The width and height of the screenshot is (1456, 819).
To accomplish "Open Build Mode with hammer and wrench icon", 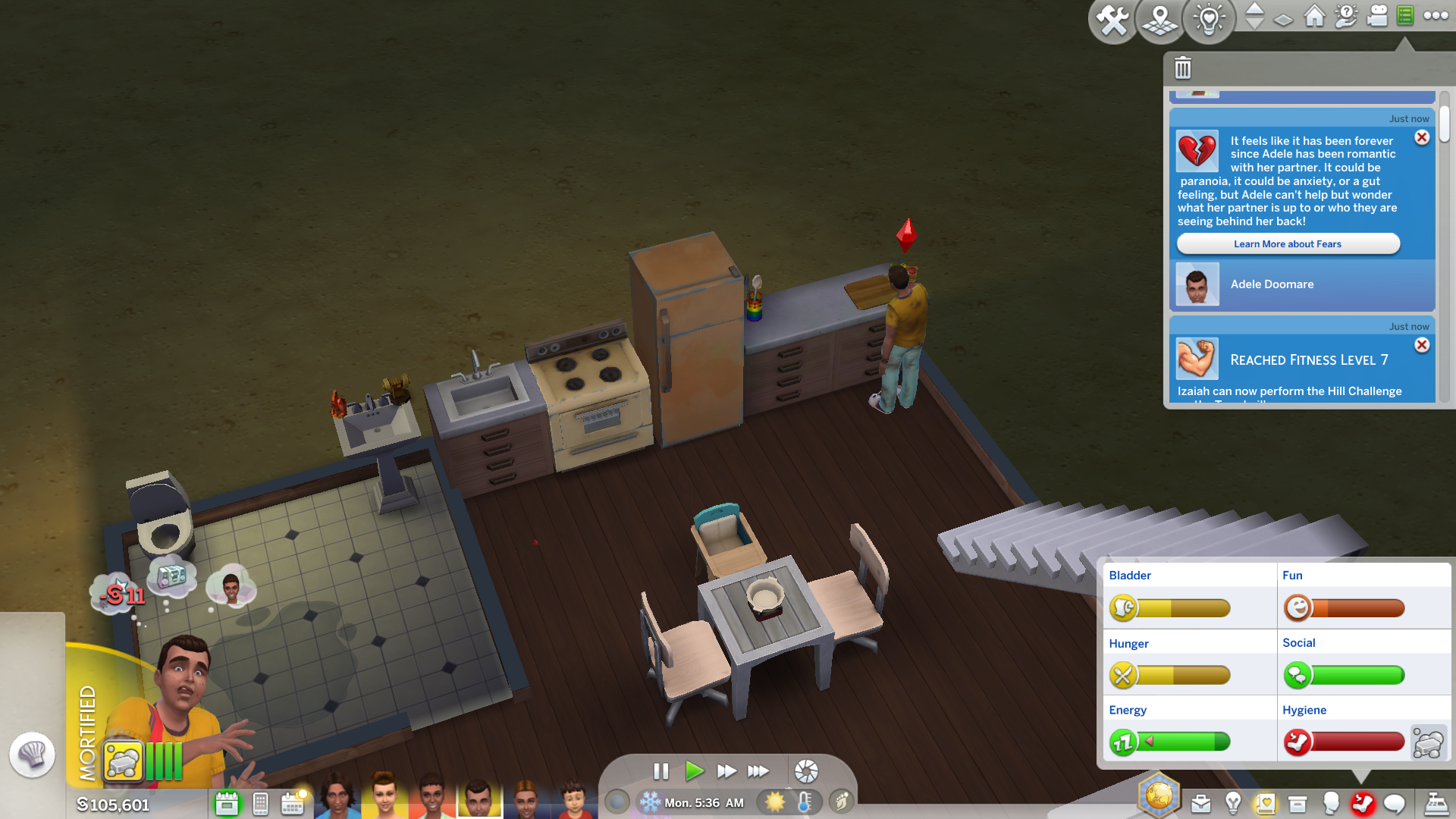I will (1112, 20).
